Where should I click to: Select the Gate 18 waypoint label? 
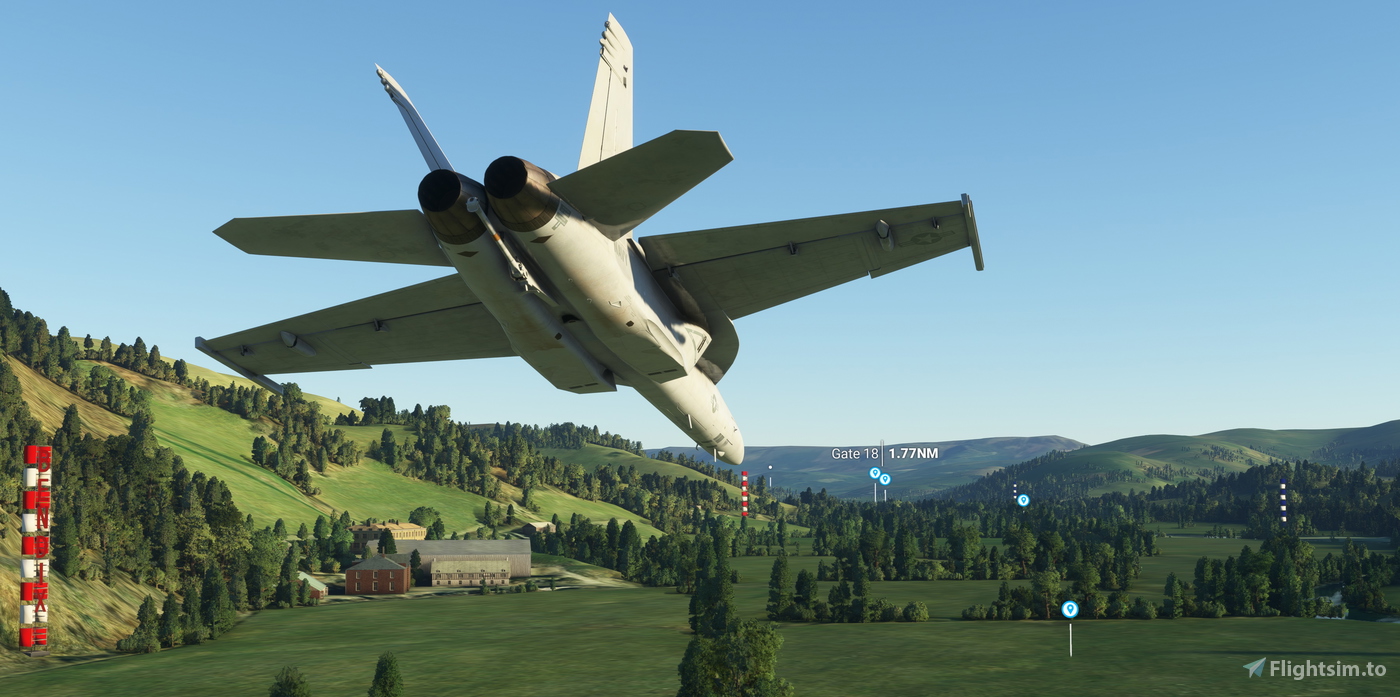point(884,454)
